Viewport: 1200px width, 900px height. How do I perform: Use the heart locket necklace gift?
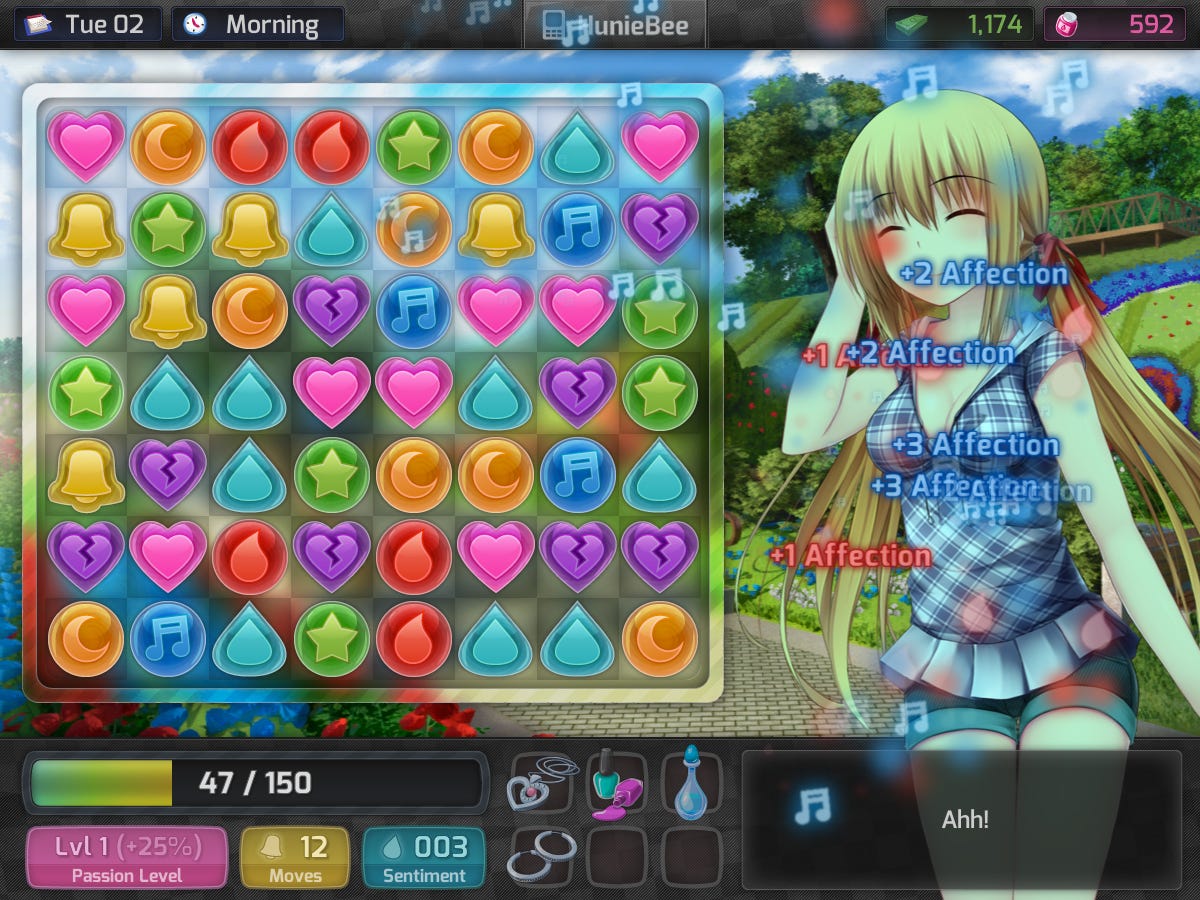click(541, 782)
